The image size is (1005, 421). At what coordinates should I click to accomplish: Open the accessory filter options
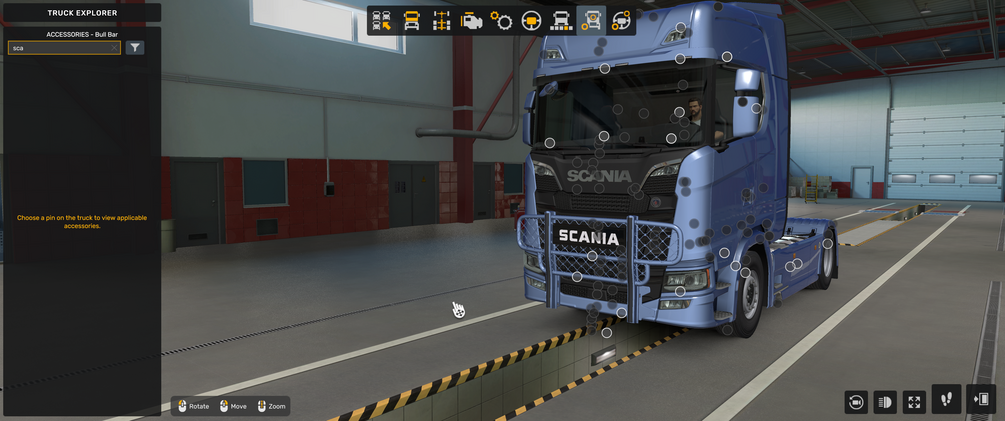coord(135,48)
